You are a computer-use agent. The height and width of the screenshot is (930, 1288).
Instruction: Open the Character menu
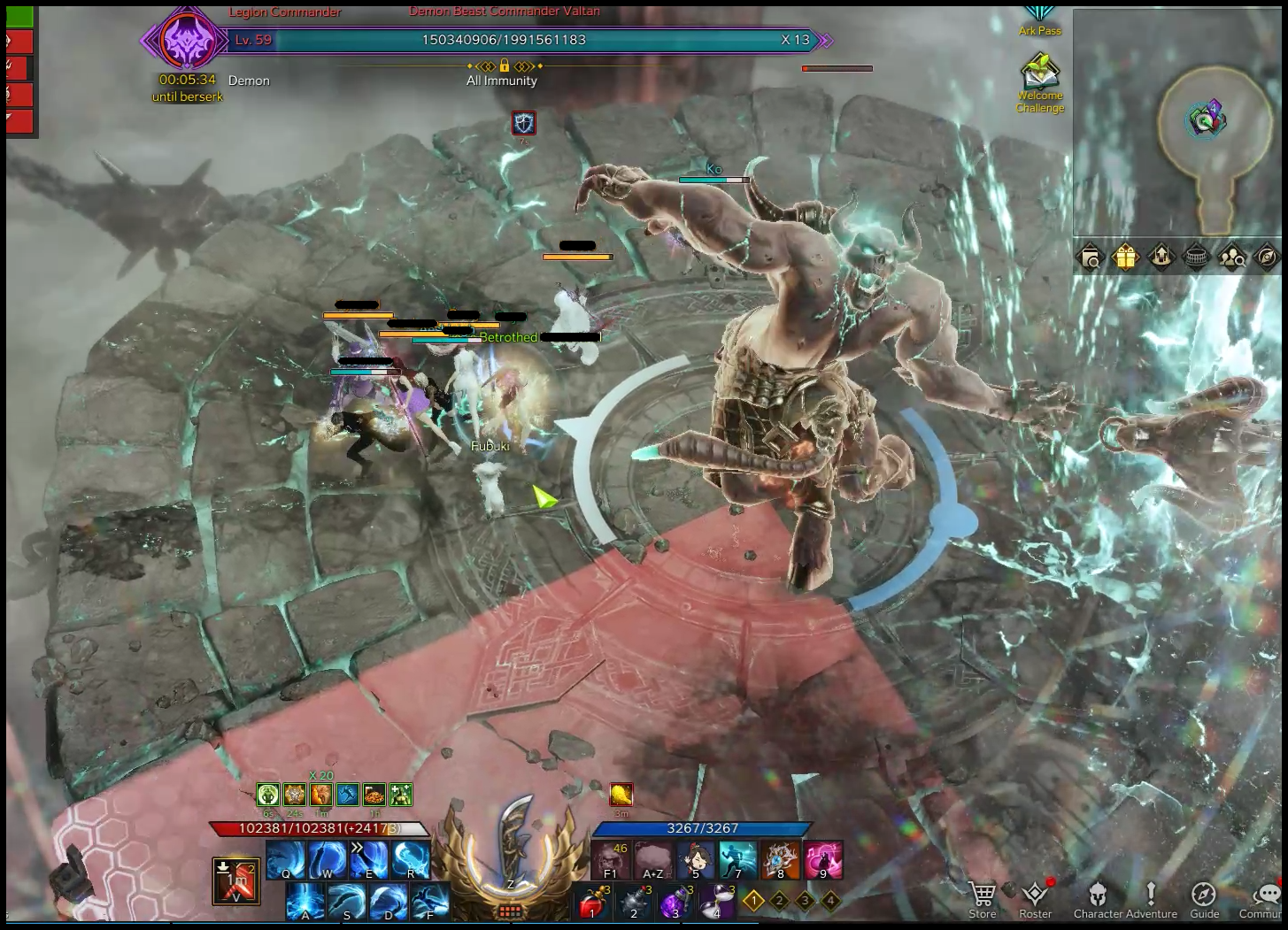(x=1097, y=897)
